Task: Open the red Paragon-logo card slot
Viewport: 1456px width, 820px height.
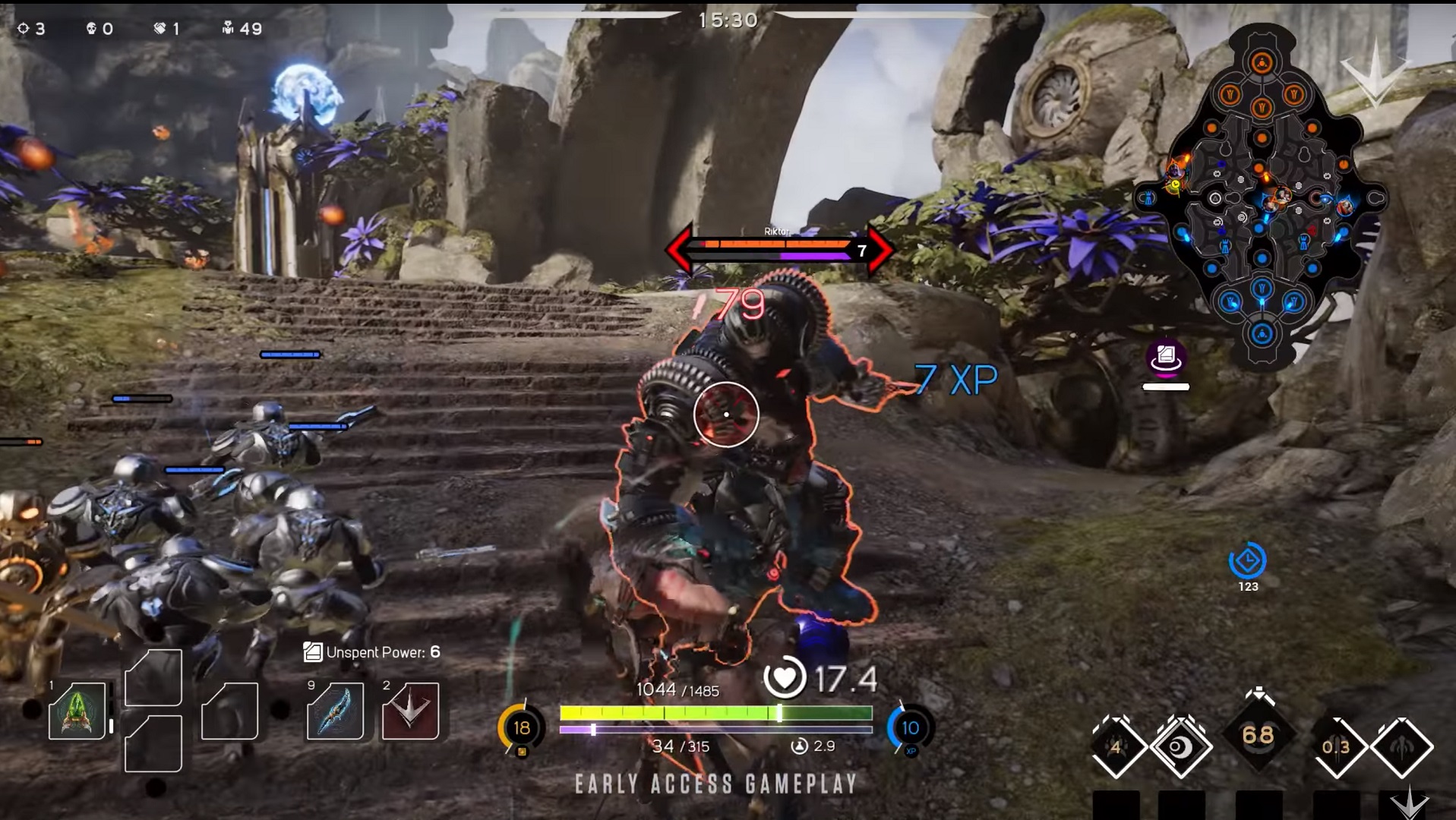Action: pyautogui.click(x=410, y=711)
